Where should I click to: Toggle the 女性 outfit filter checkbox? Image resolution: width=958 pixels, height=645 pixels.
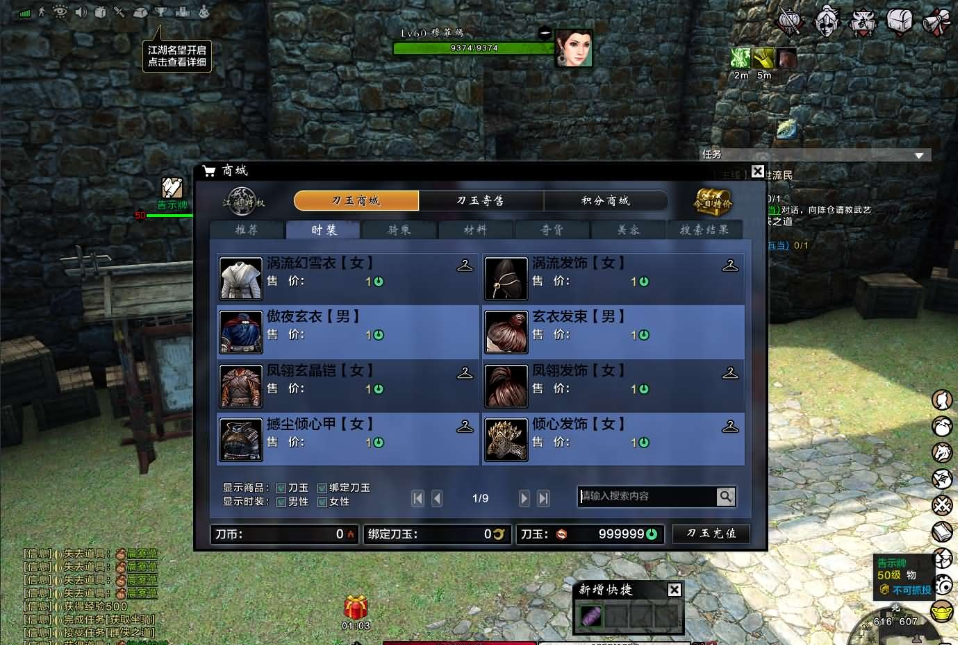coord(322,501)
